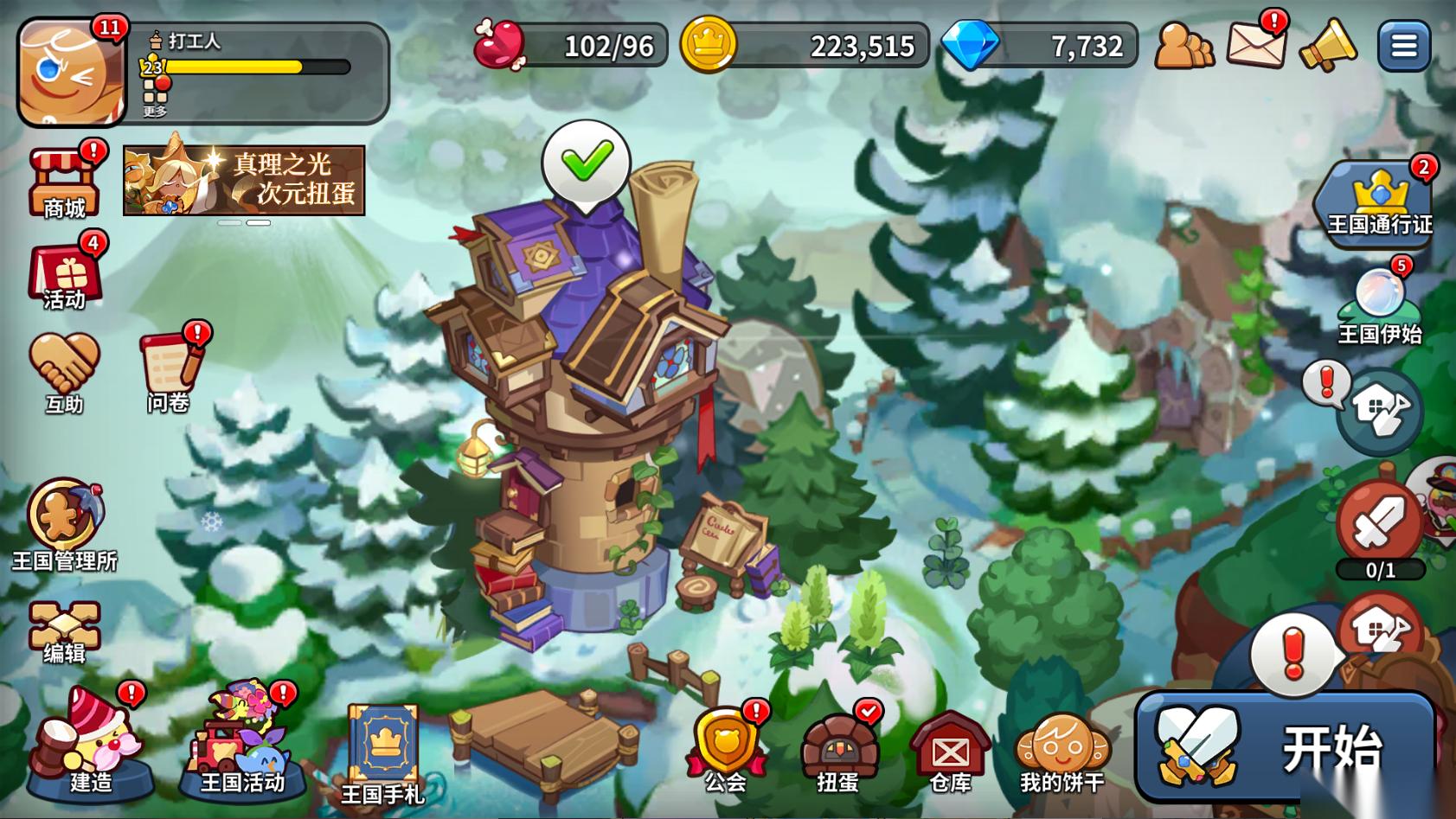1456x819 pixels.
Task: Open the 王国伊始 crystal ball event
Action: (x=1379, y=304)
